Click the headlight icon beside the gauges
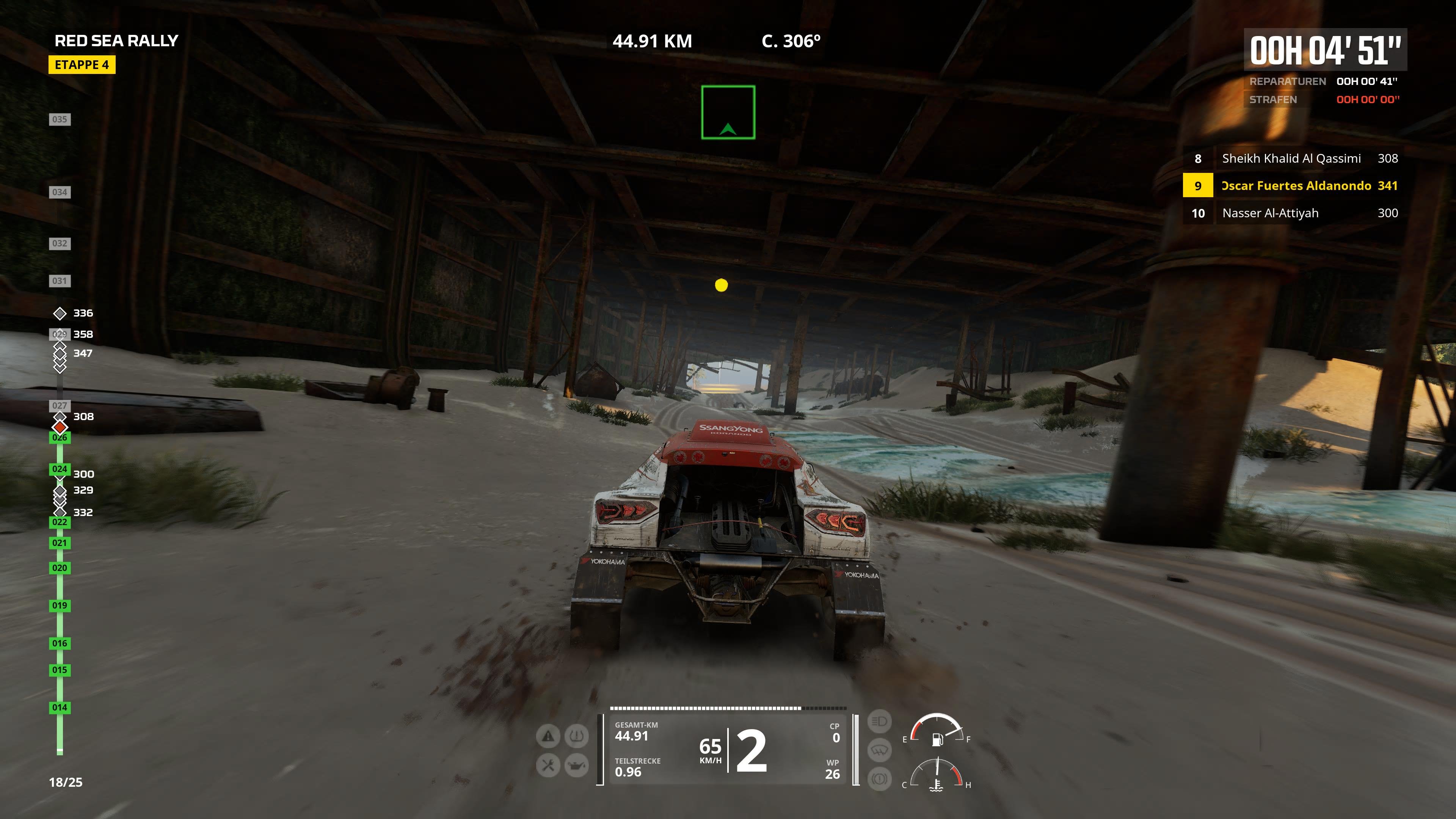This screenshot has width=1456, height=819. pyautogui.click(x=880, y=722)
